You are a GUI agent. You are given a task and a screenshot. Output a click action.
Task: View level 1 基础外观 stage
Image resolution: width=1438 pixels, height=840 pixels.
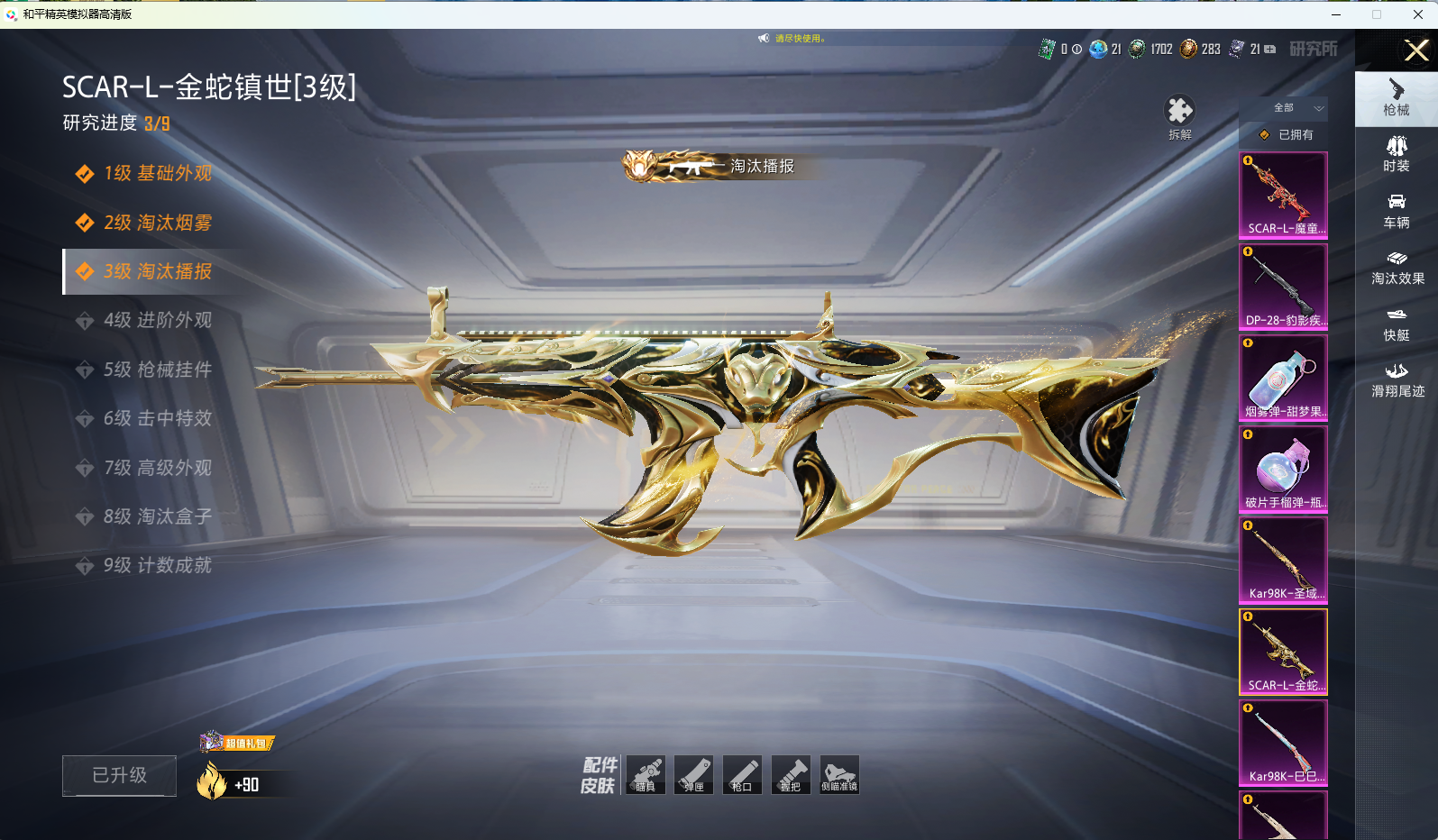[x=157, y=173]
